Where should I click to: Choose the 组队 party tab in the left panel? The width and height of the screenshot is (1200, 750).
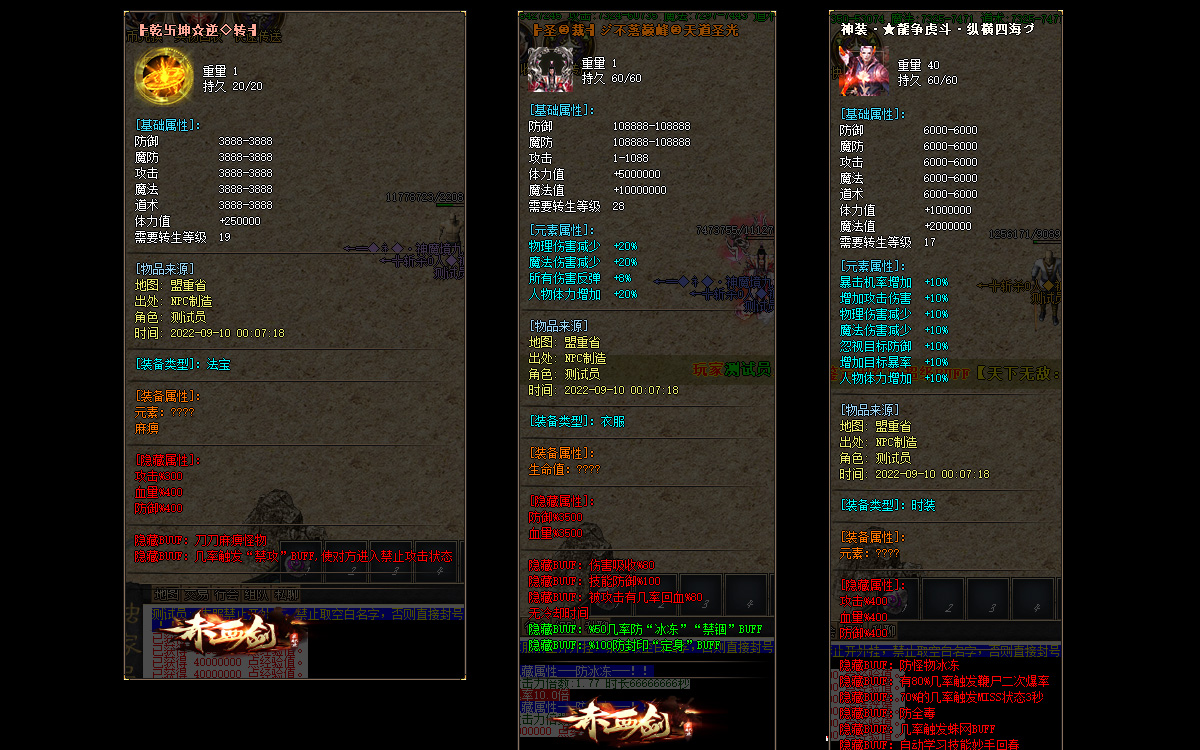(x=257, y=595)
